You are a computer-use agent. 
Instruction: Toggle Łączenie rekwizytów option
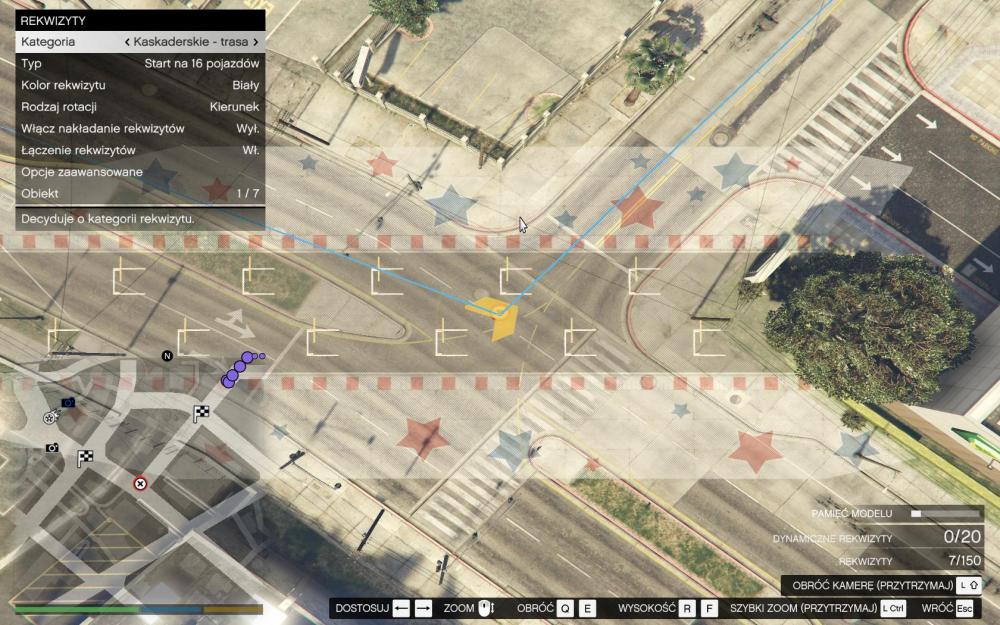tap(140, 150)
